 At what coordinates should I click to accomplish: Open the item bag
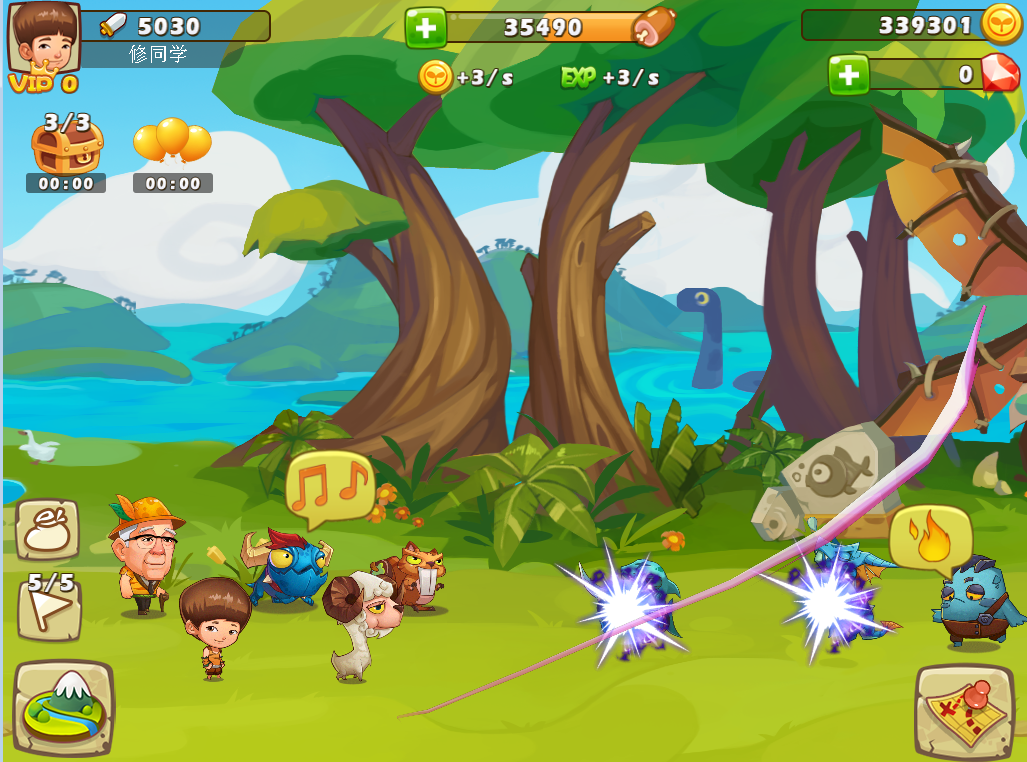pos(48,530)
